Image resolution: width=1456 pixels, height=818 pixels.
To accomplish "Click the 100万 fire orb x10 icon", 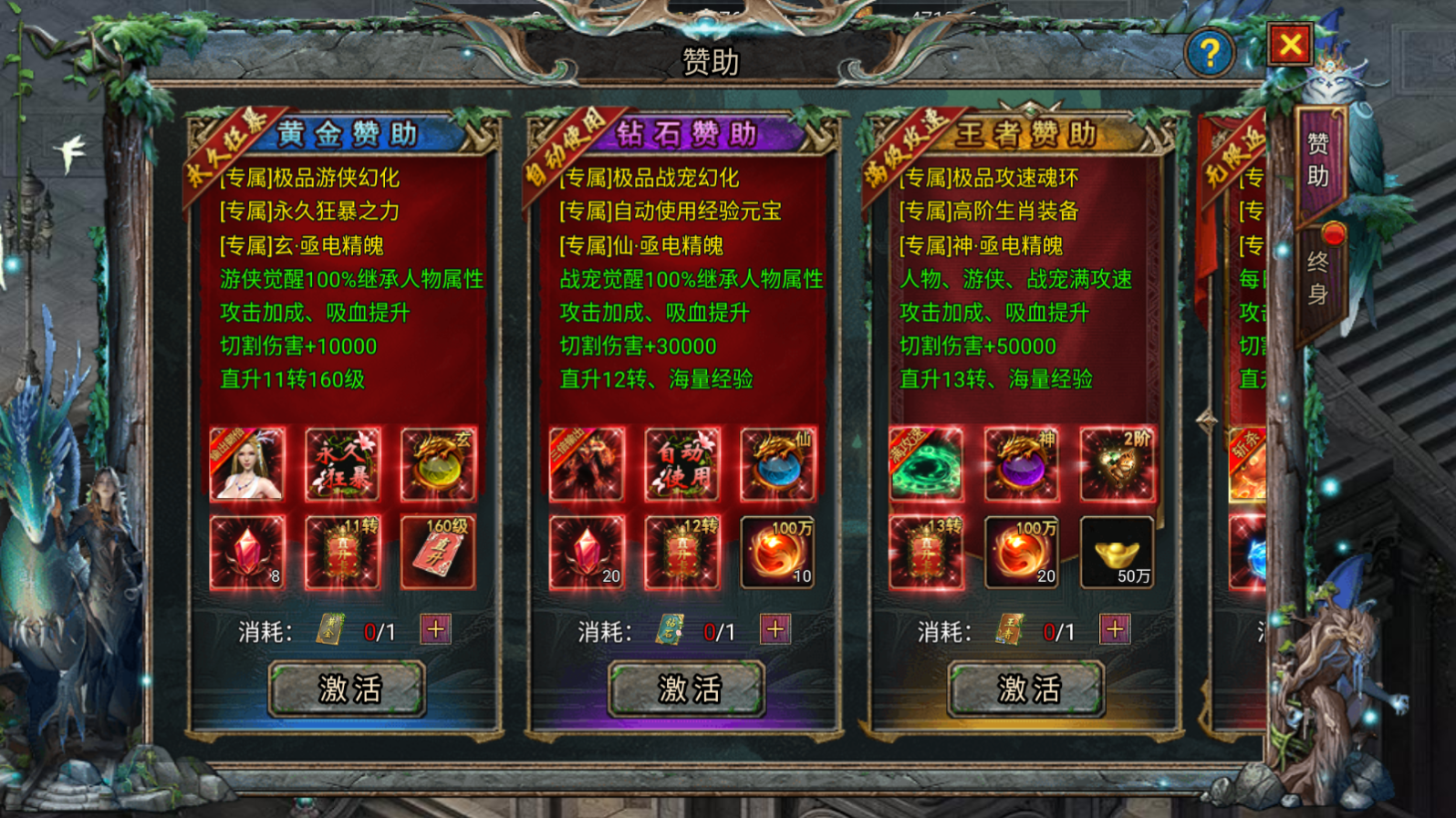I will pyautogui.click(x=777, y=552).
